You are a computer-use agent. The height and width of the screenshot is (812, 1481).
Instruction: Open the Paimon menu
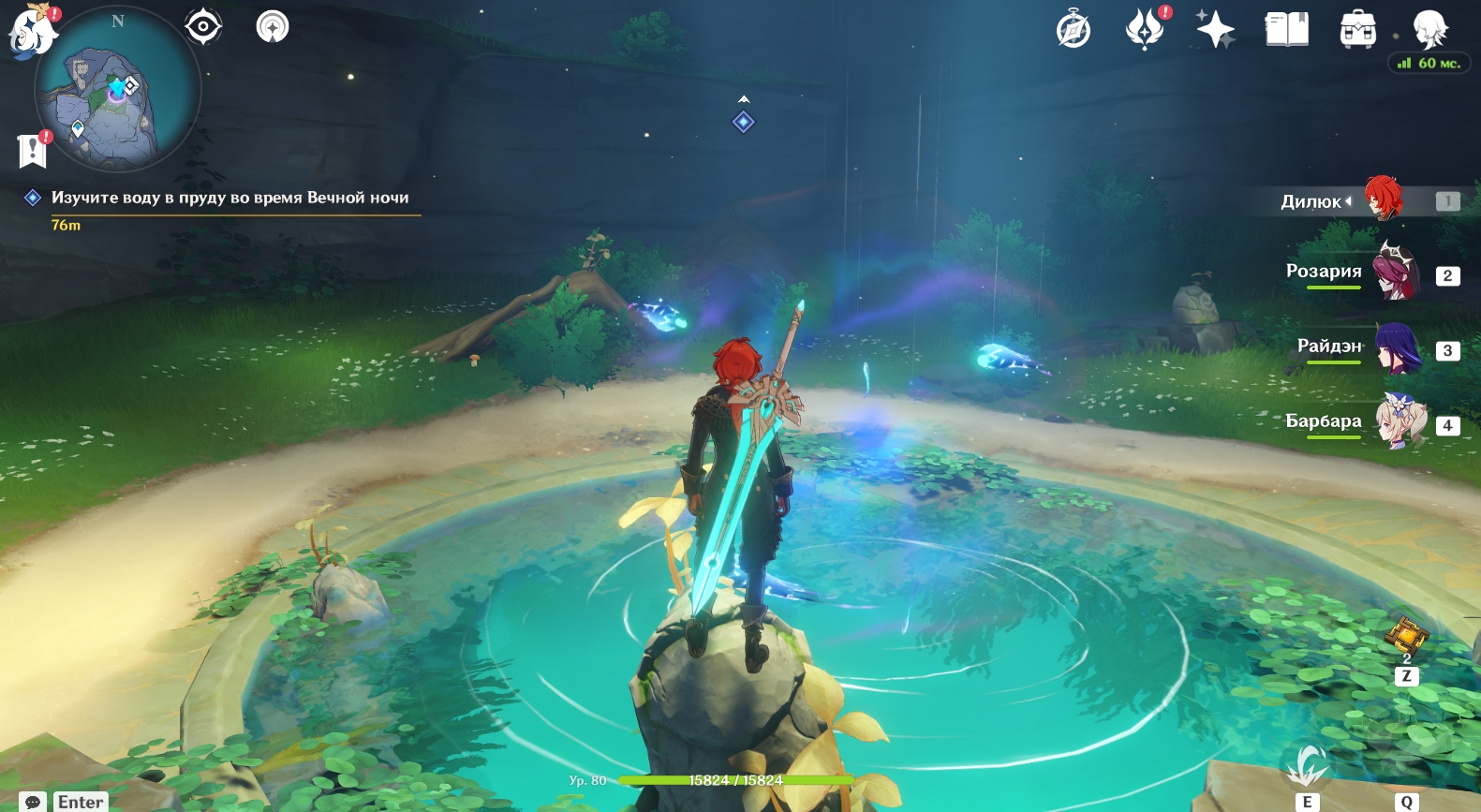[32, 30]
